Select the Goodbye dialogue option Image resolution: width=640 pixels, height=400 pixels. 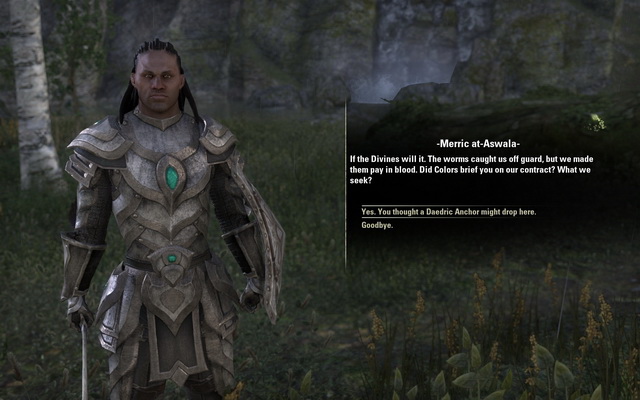(377, 225)
